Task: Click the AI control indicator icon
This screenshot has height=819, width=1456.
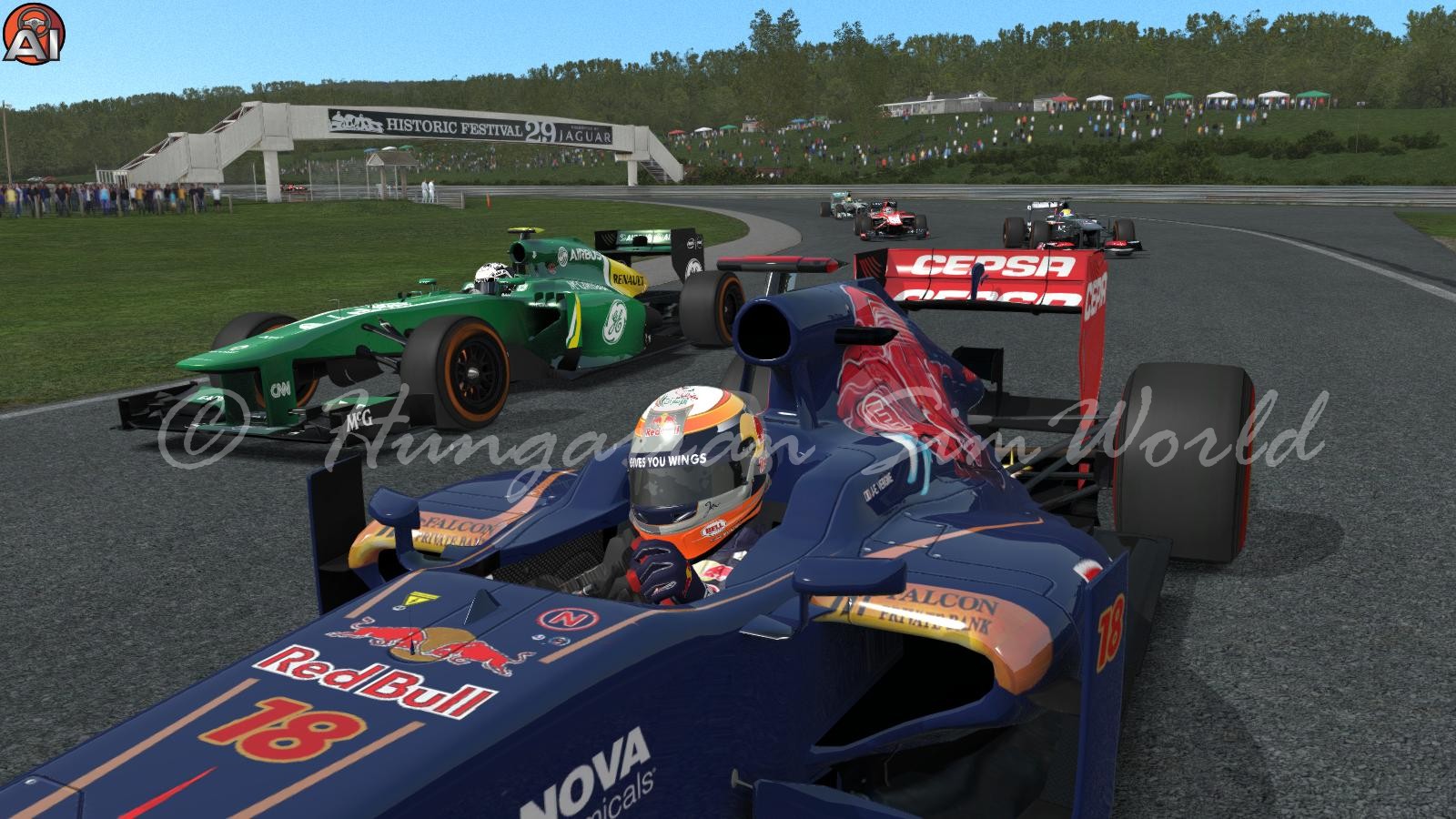Action: [25, 33]
